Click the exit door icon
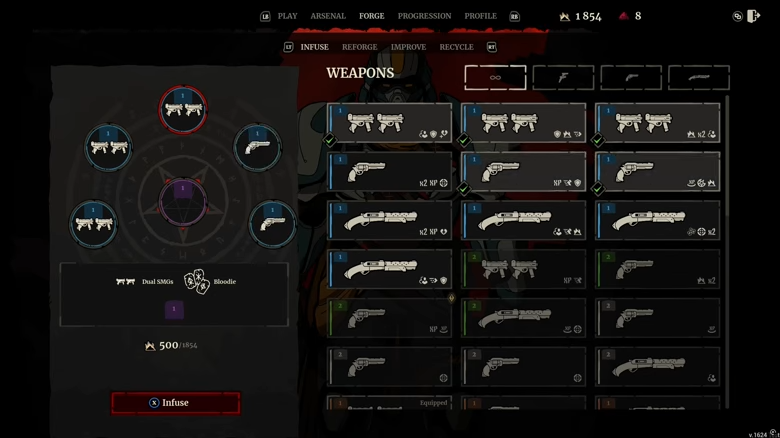The height and width of the screenshot is (438, 780). [754, 16]
